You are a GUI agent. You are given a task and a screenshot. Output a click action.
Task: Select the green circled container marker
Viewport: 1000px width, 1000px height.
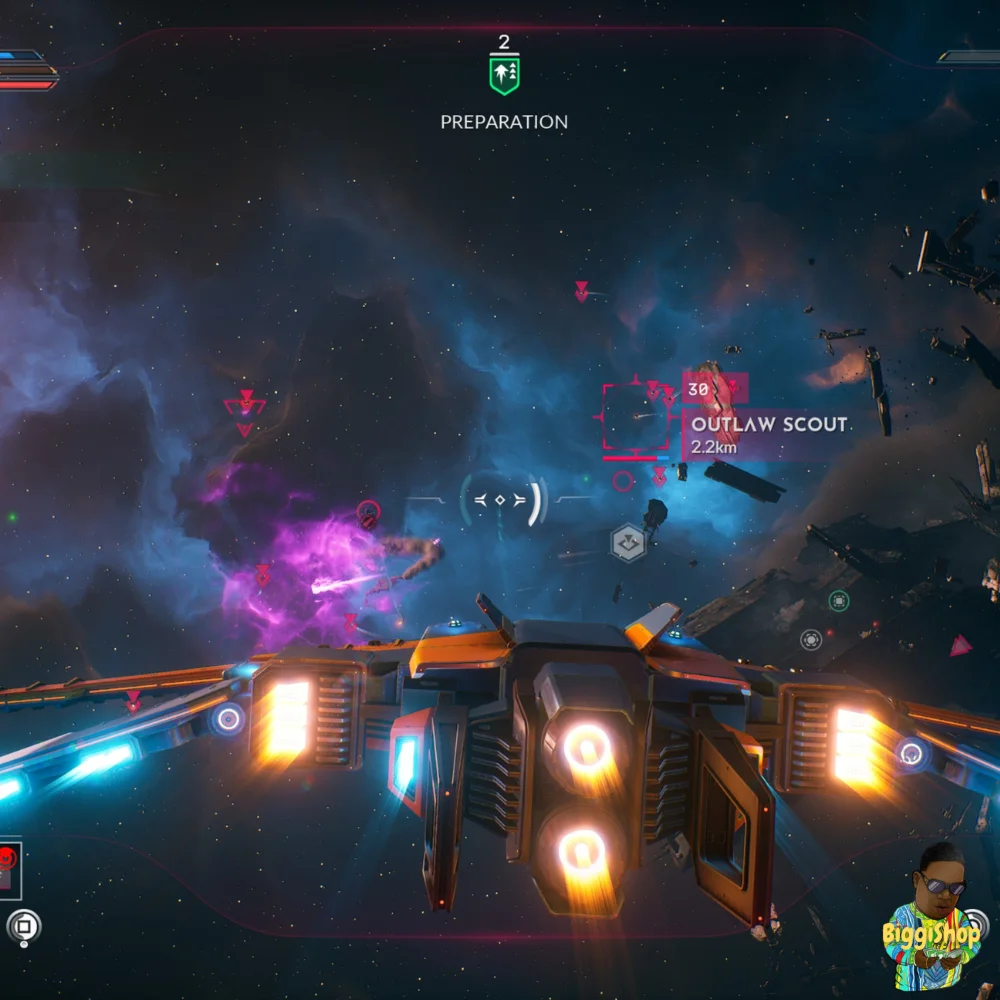[839, 600]
